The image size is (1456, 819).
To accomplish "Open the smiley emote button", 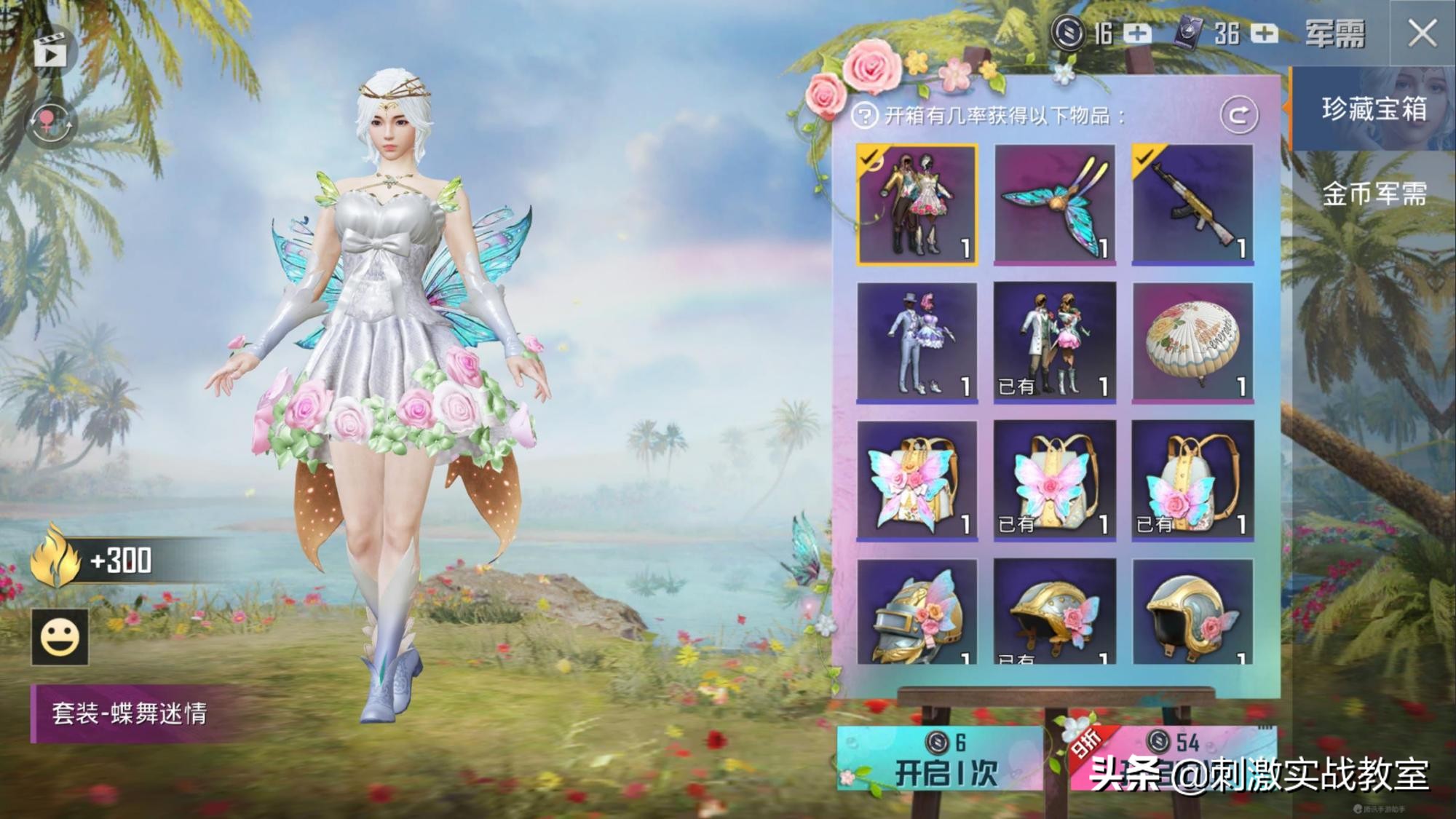I will pos(60,638).
